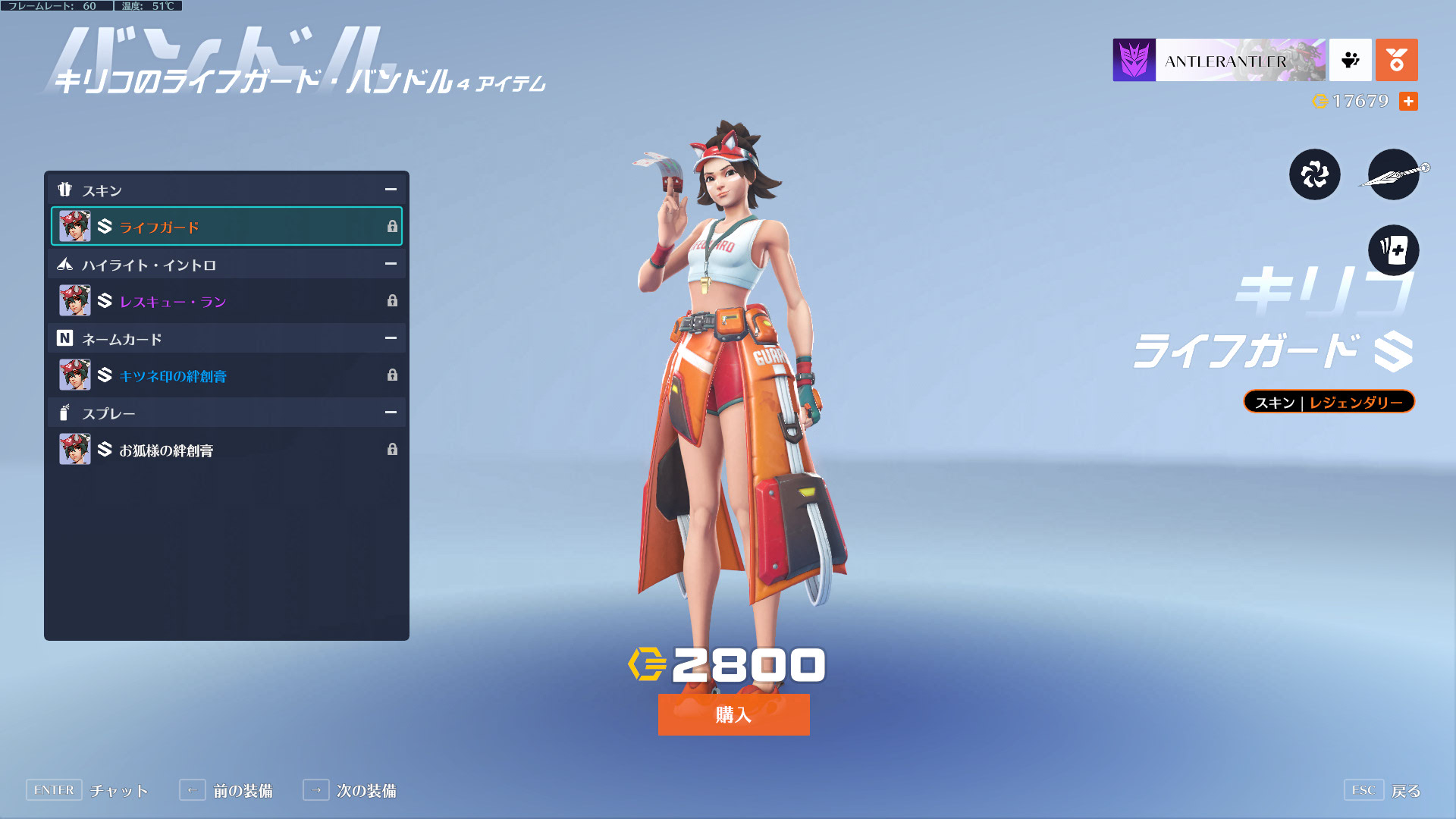Collapse the ハイライト・イントロ section
The height and width of the screenshot is (819, 1456).
[391, 264]
